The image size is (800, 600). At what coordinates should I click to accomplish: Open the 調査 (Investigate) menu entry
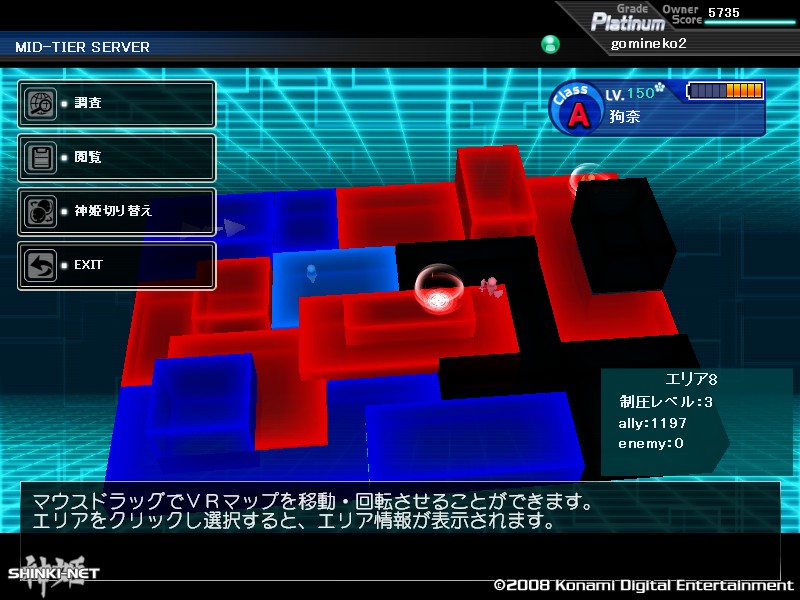point(116,103)
